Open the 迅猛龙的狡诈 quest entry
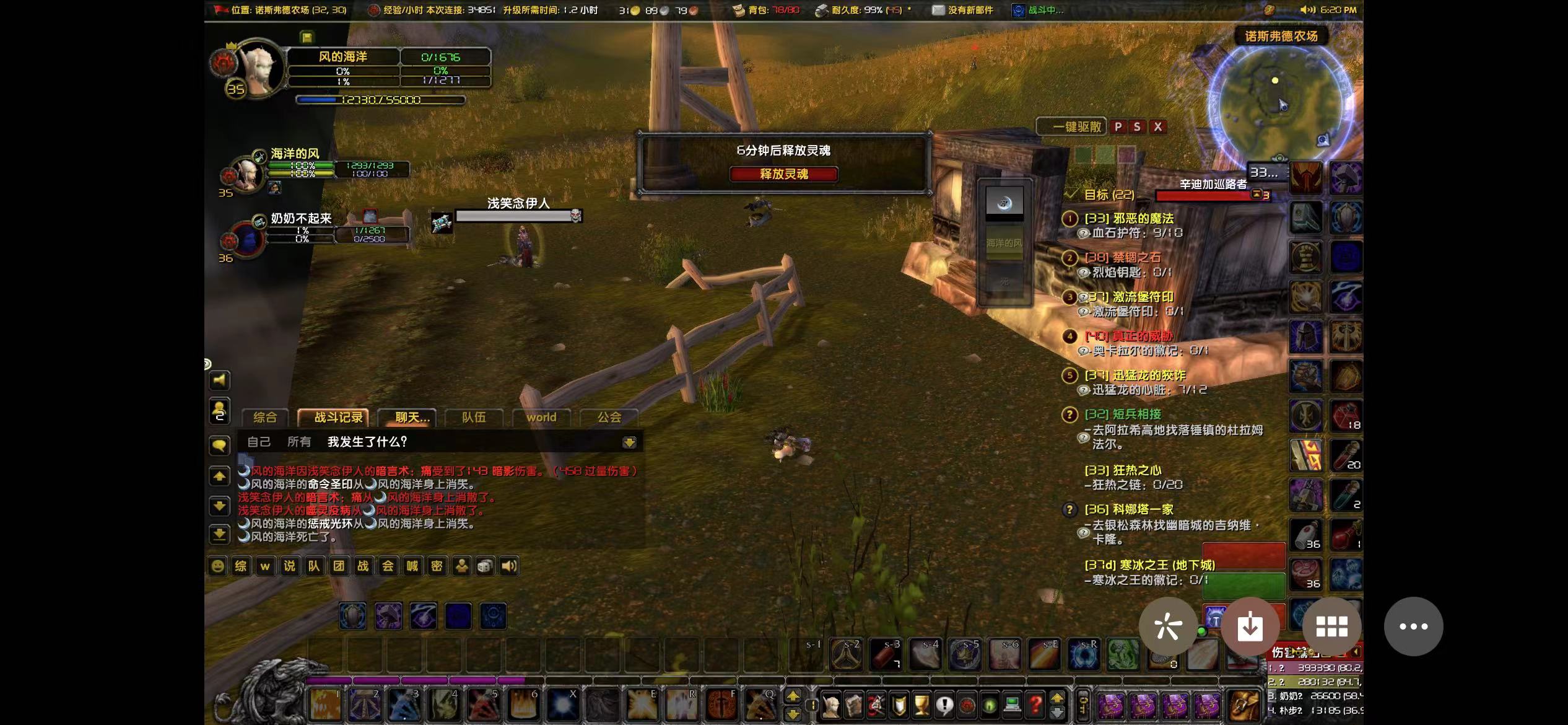The image size is (1568, 725). [x=1135, y=376]
